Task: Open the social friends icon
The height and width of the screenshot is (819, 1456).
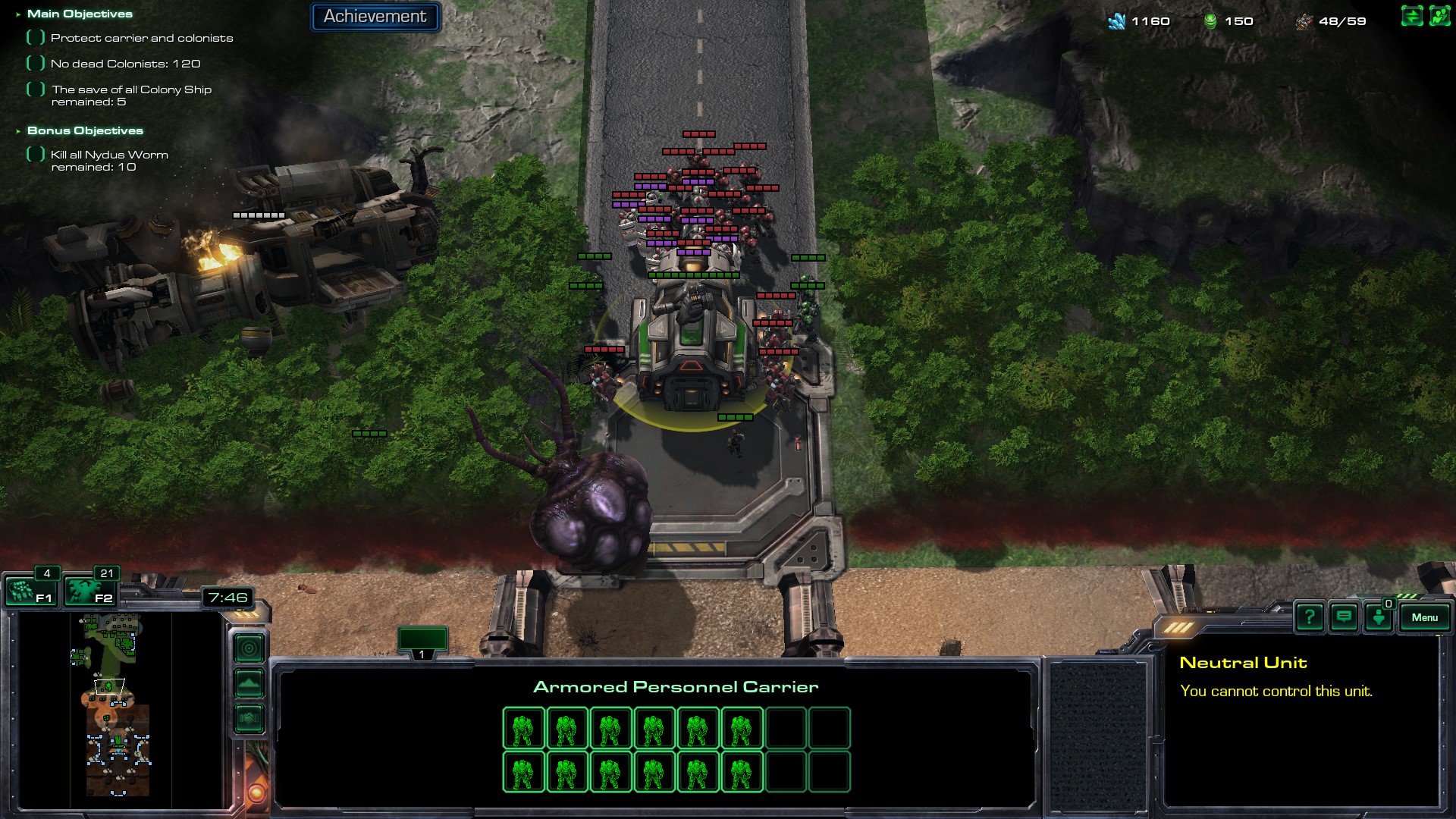Action: click(1439, 16)
